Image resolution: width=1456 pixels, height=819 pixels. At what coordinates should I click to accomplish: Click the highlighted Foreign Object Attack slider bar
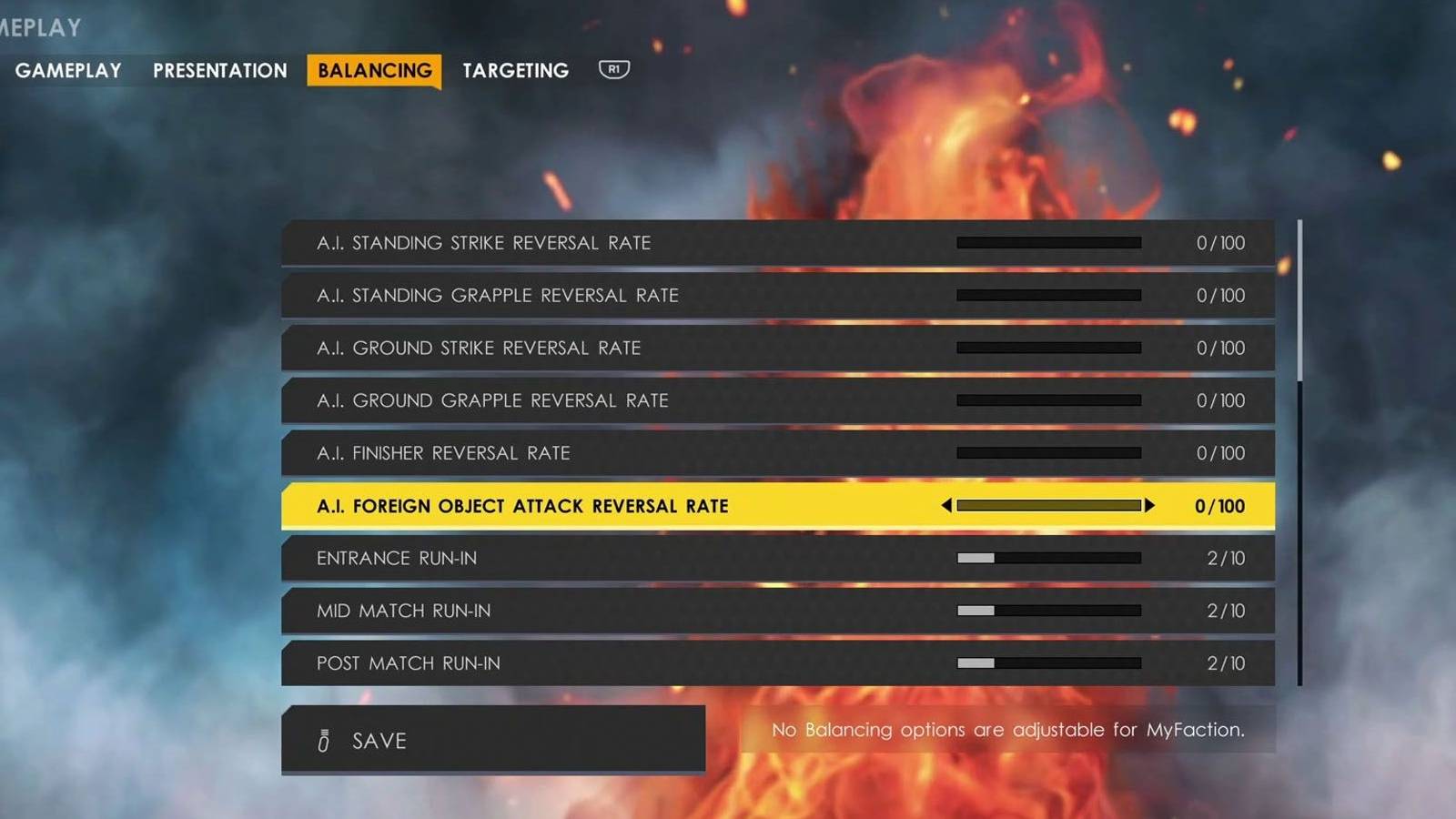click(1048, 506)
